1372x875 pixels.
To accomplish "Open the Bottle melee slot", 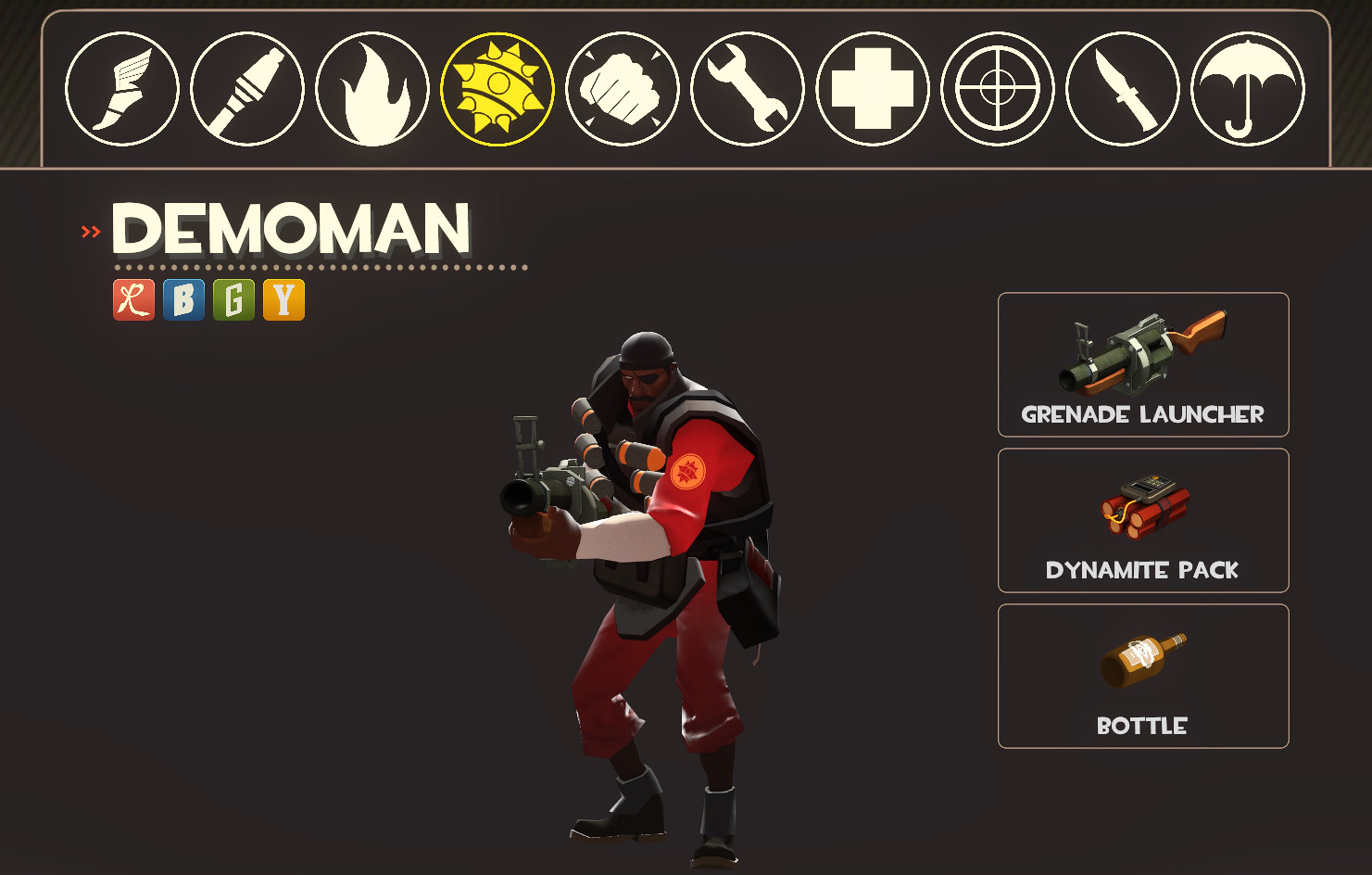I will pos(1142,676).
